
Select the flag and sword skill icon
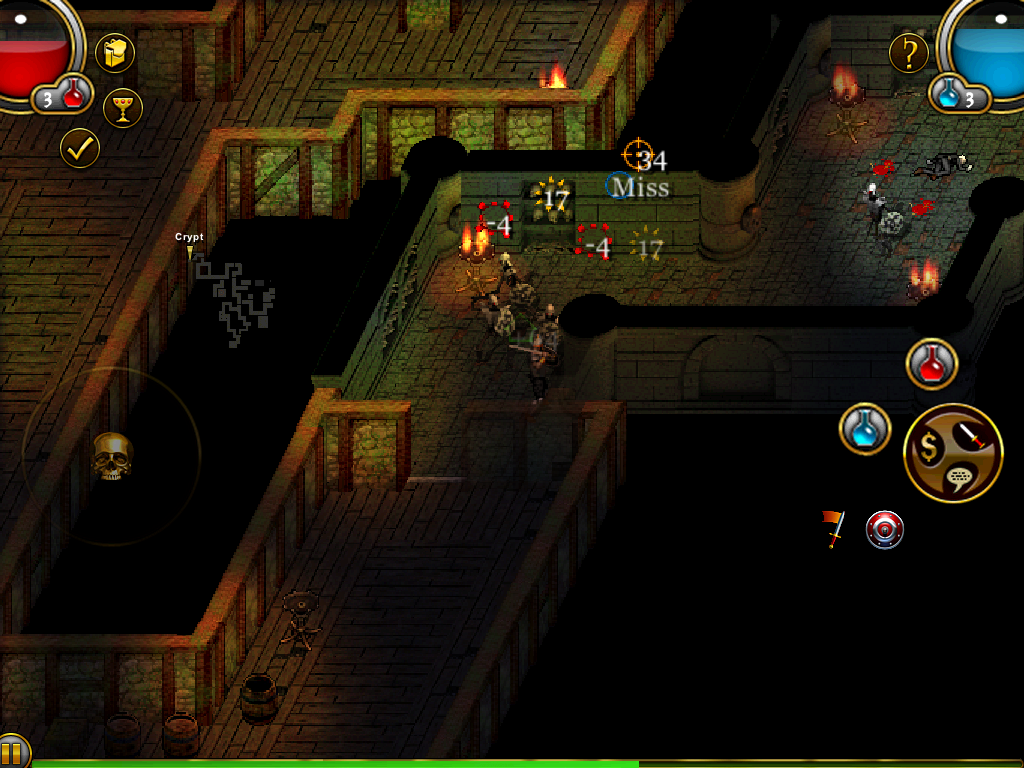click(x=833, y=528)
